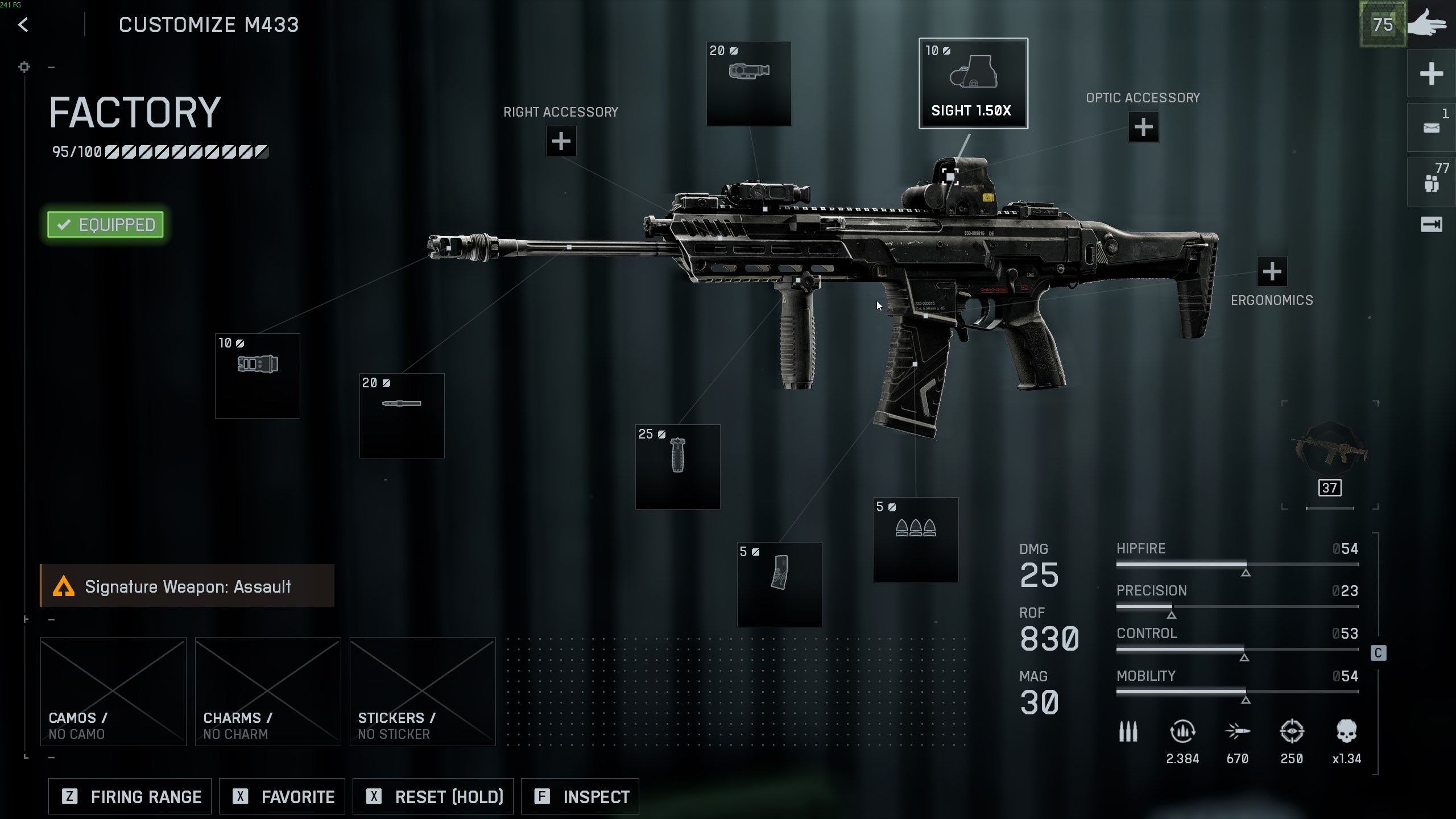The width and height of the screenshot is (1456, 819).
Task: Add an Ergonomics attachment
Action: (1272, 272)
